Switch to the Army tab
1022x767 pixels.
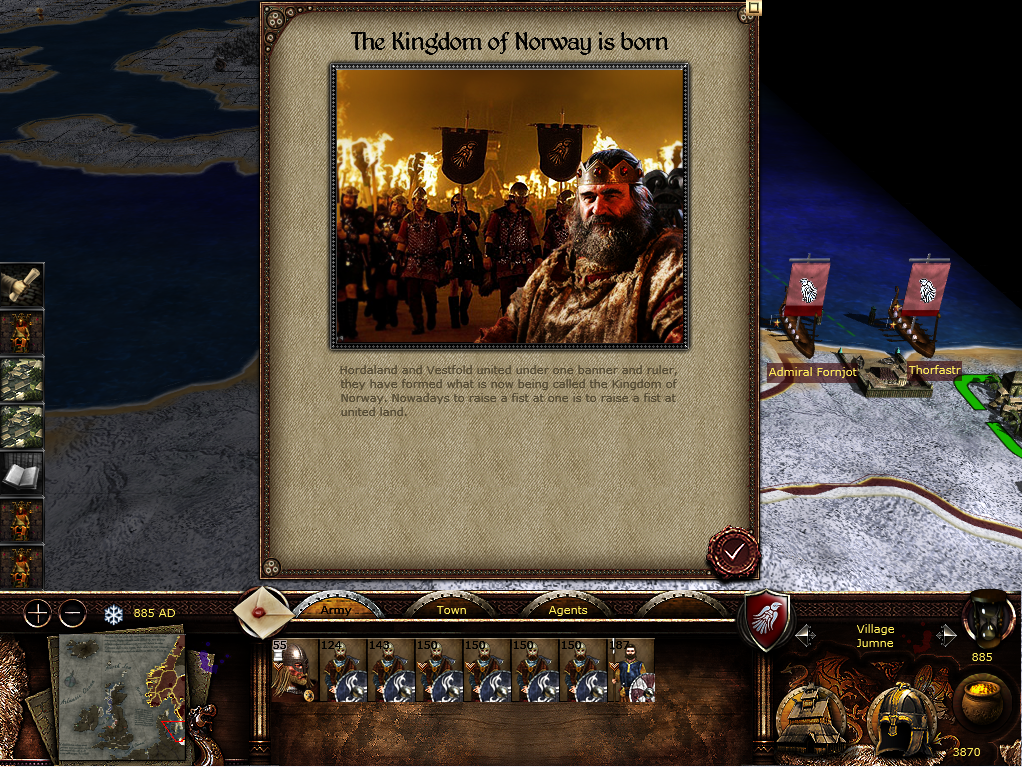pos(336,609)
